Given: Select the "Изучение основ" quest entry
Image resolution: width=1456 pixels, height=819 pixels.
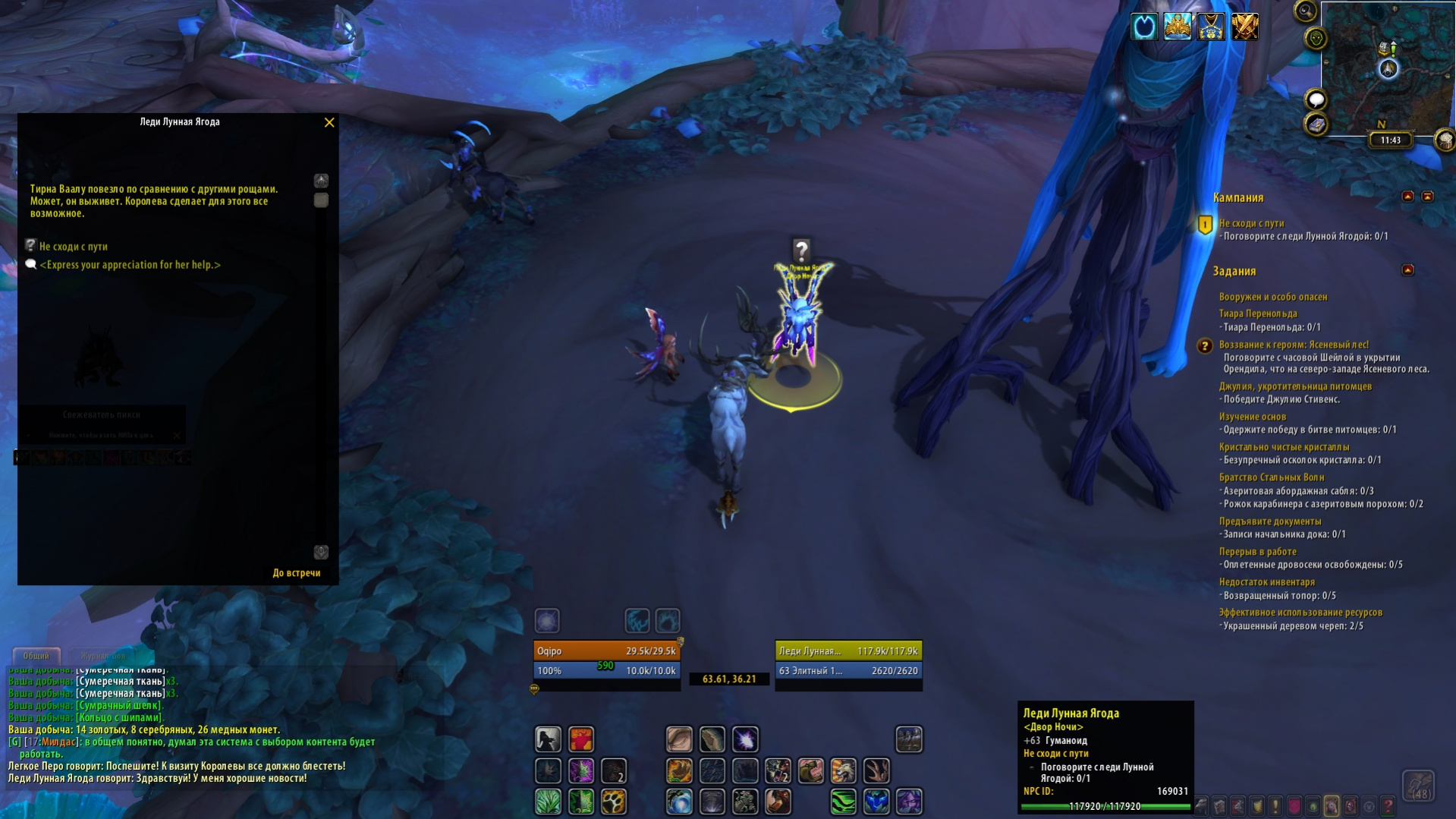Looking at the screenshot, I should [1252, 417].
